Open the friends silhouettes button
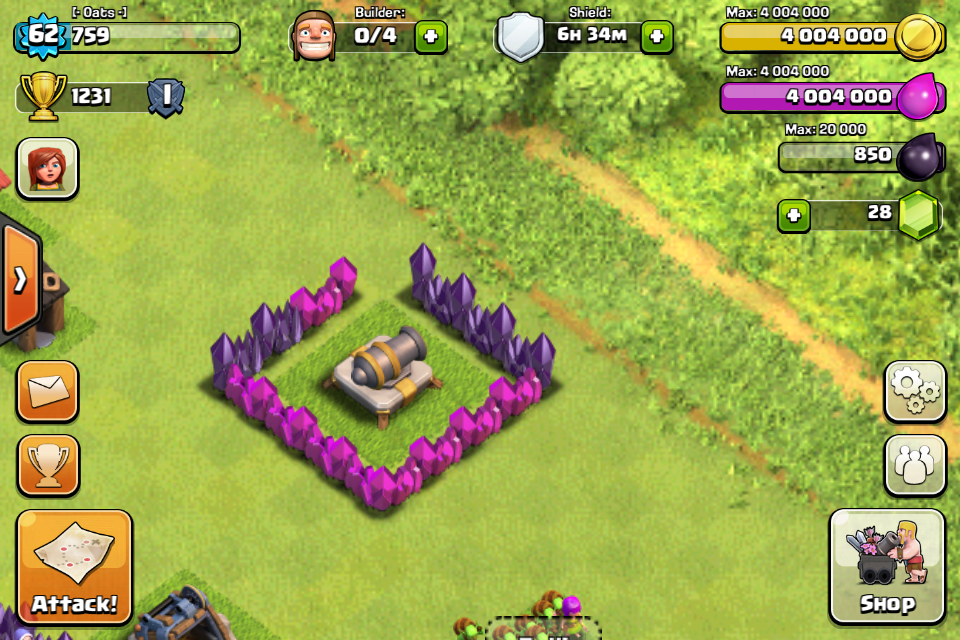Image resolution: width=960 pixels, height=640 pixels. (x=915, y=465)
